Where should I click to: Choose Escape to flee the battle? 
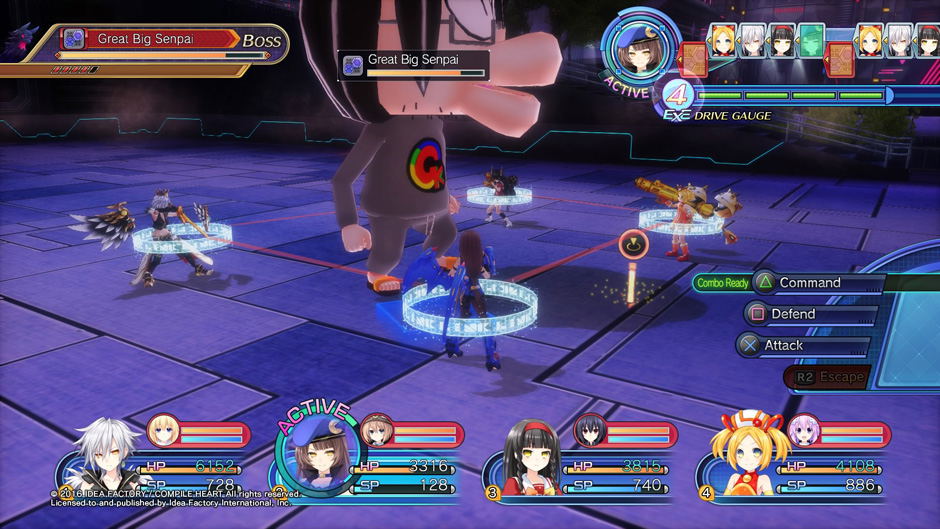tap(828, 377)
